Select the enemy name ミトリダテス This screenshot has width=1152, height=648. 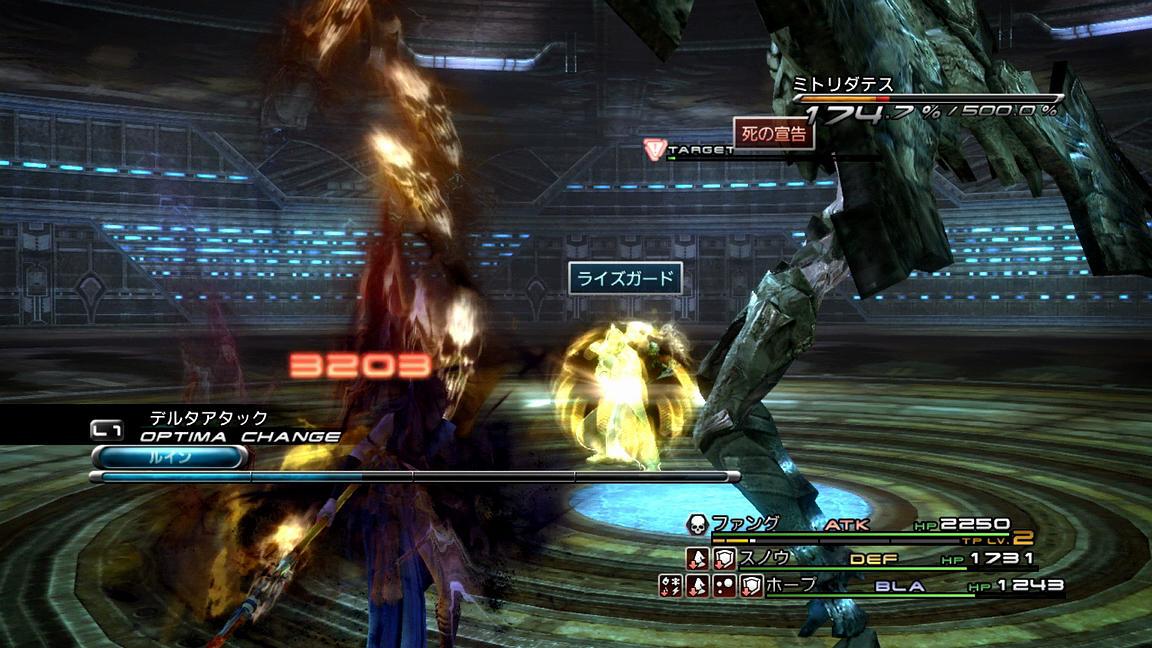pos(842,84)
